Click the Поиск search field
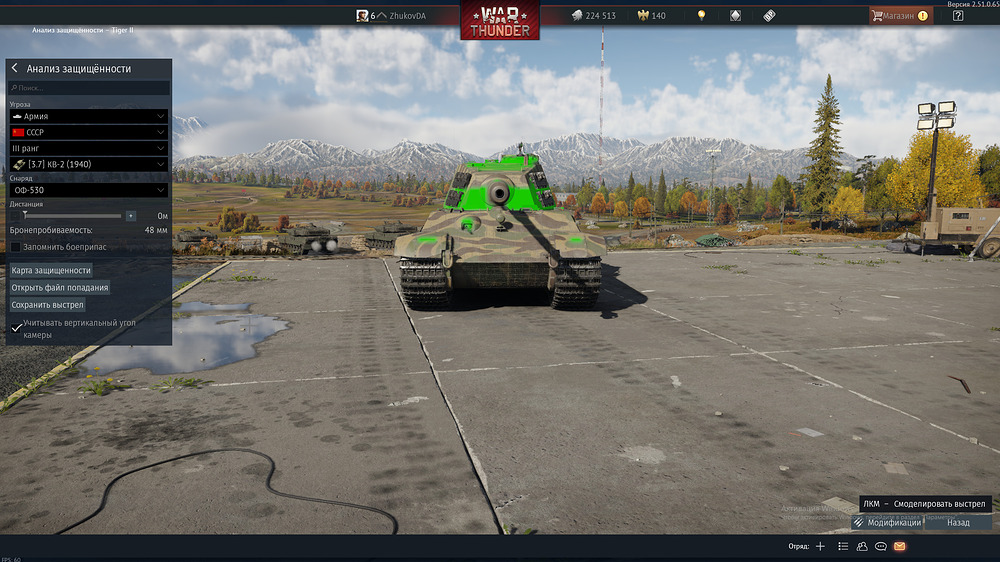The height and width of the screenshot is (562, 1000). [x=90, y=88]
